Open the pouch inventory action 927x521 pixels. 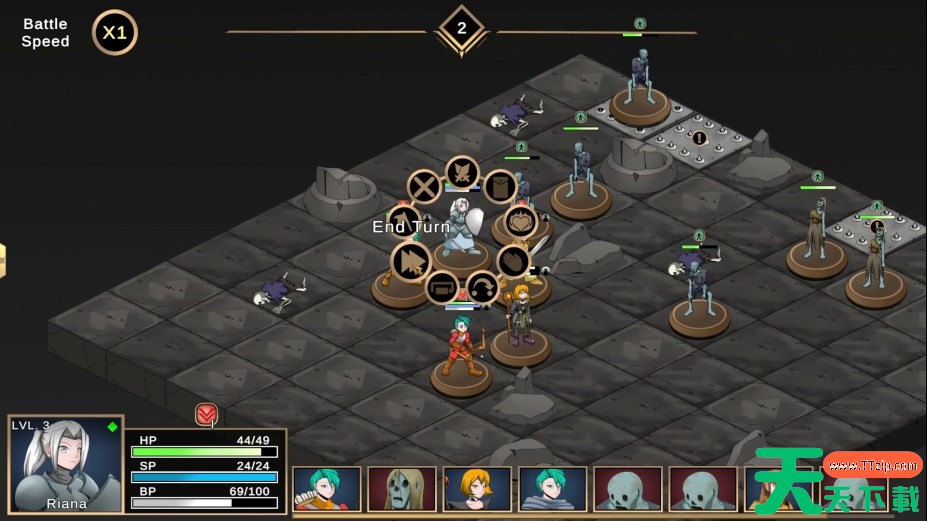(x=499, y=187)
